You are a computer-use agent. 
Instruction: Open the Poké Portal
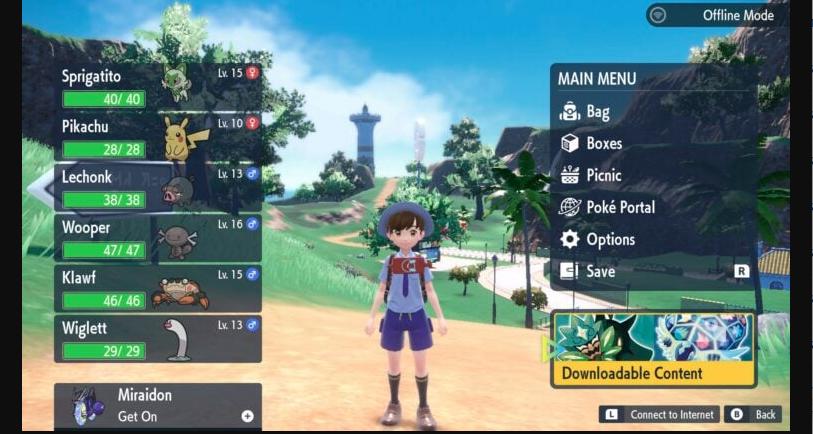coord(620,207)
